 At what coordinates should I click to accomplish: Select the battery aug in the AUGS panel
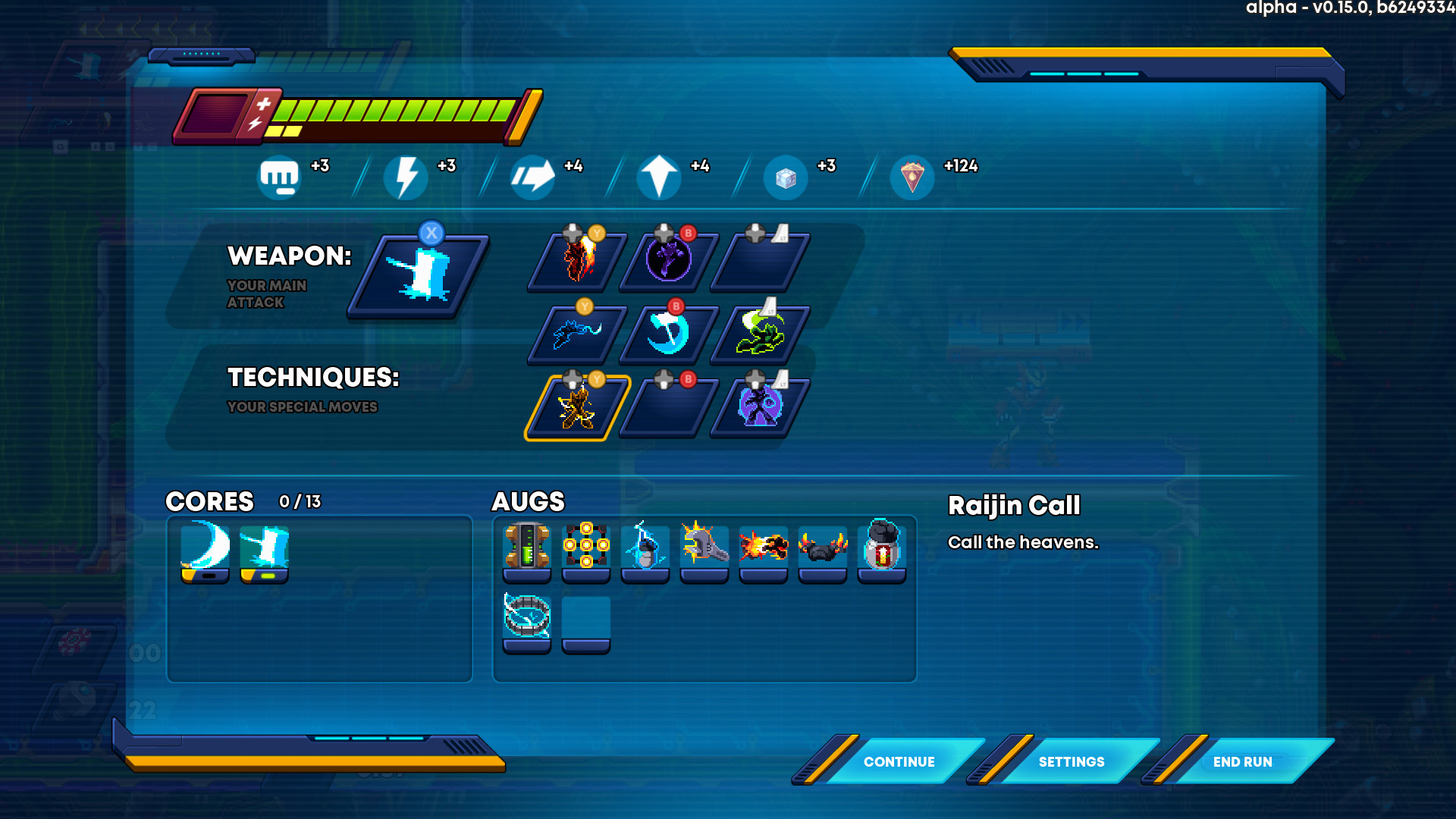pyautogui.click(x=526, y=546)
